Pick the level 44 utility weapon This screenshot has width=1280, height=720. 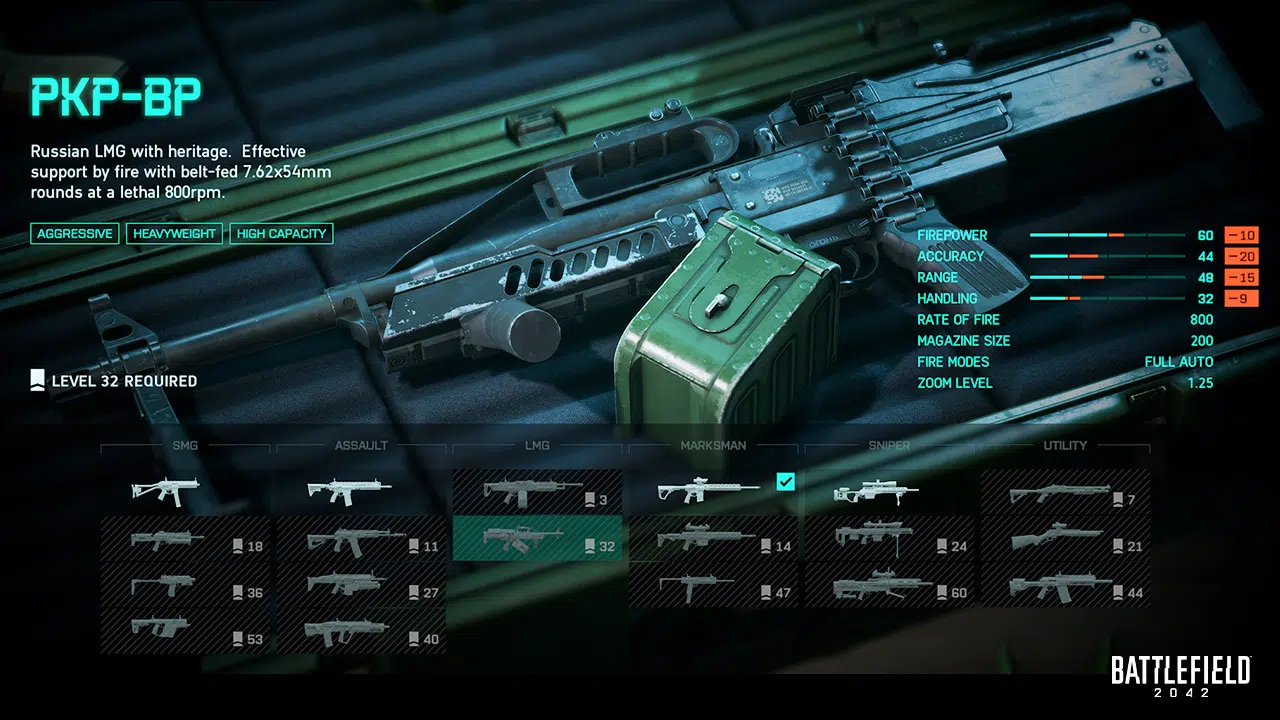coord(1065,586)
